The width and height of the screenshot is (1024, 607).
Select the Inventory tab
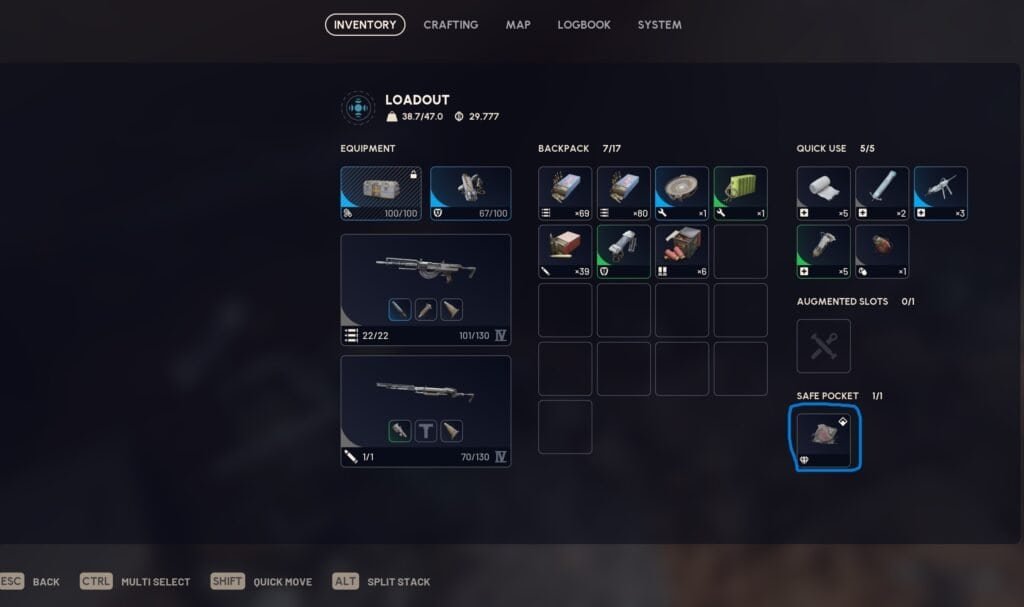[365, 25]
